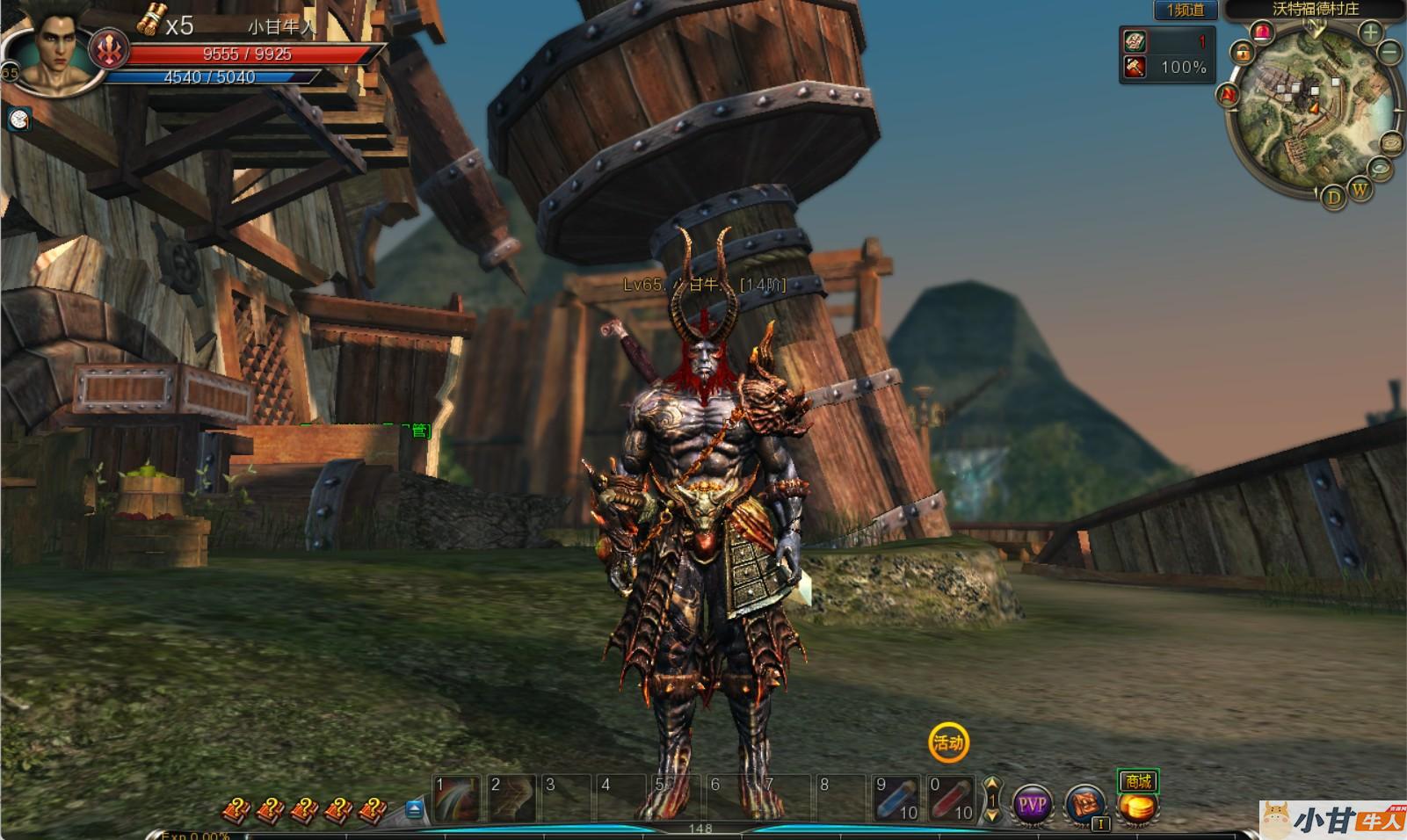Open the PVP menu button

pos(1032,804)
